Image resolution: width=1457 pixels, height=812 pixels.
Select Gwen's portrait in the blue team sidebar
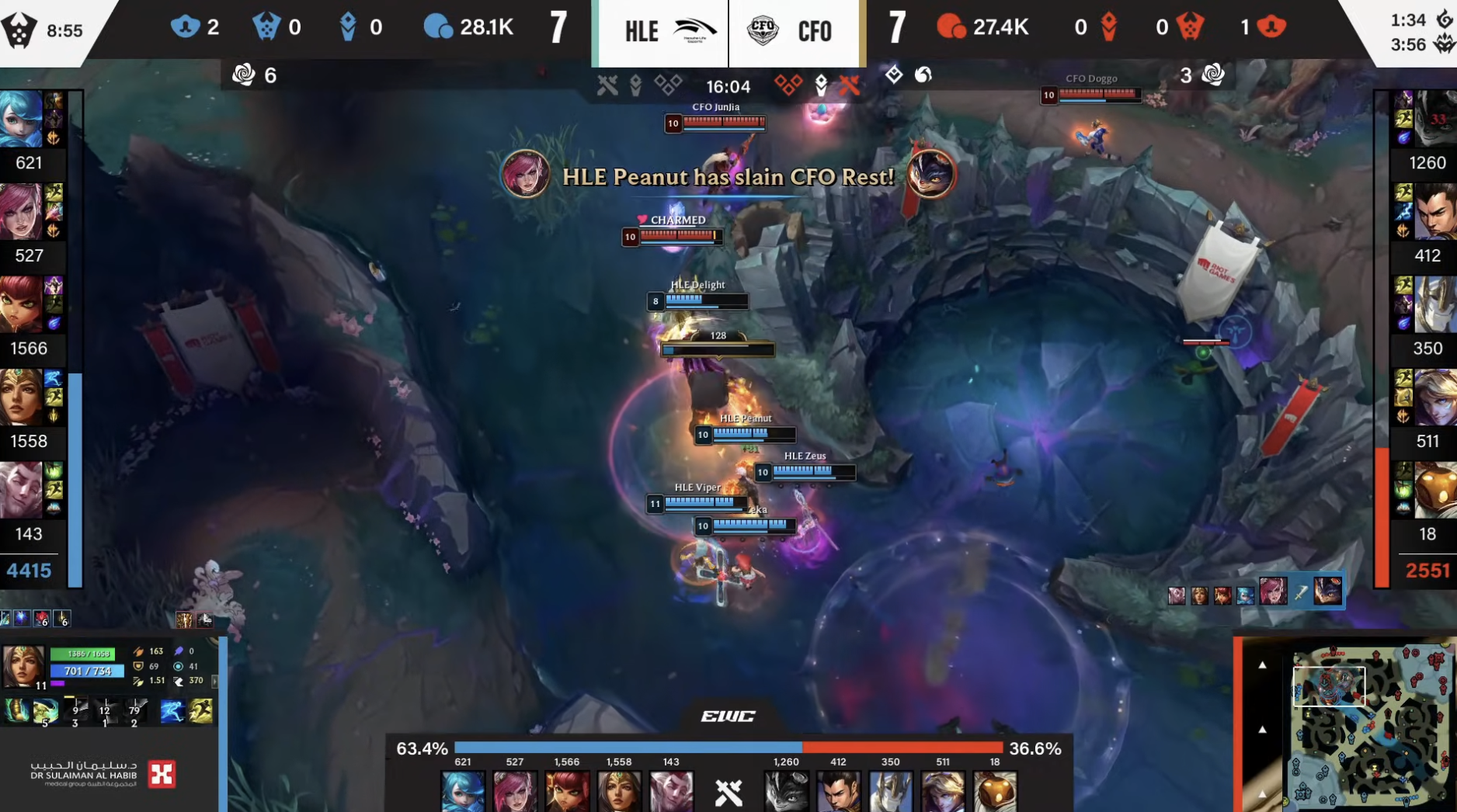coord(21,119)
